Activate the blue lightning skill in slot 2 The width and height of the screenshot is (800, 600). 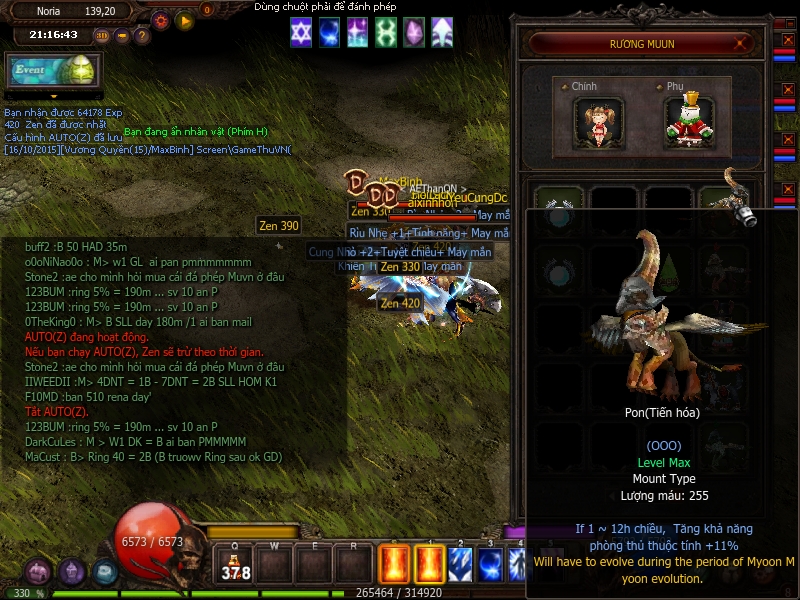click(x=459, y=563)
